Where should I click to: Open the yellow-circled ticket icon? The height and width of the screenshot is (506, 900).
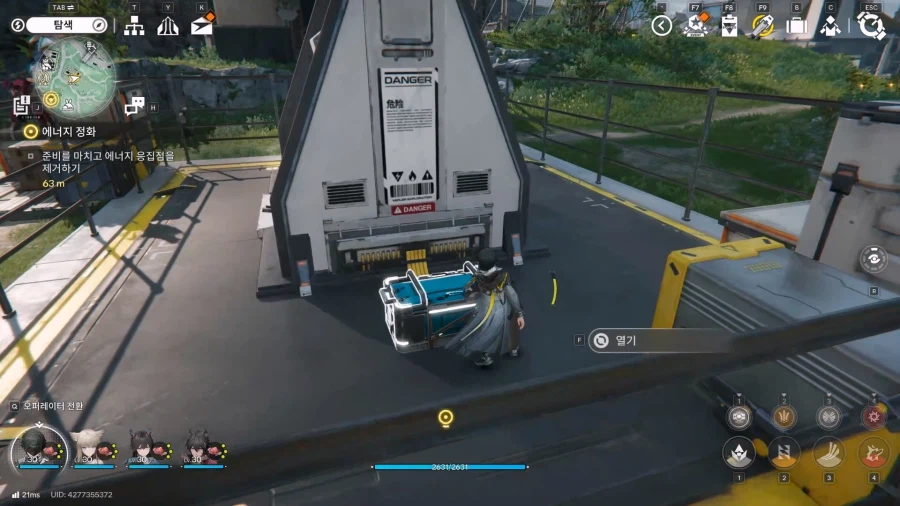[x=763, y=26]
